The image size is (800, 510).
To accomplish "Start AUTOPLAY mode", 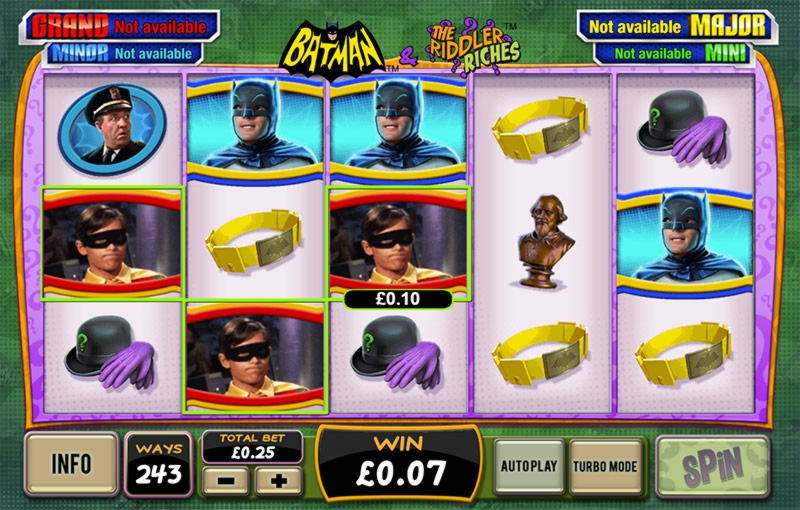I will [x=530, y=466].
